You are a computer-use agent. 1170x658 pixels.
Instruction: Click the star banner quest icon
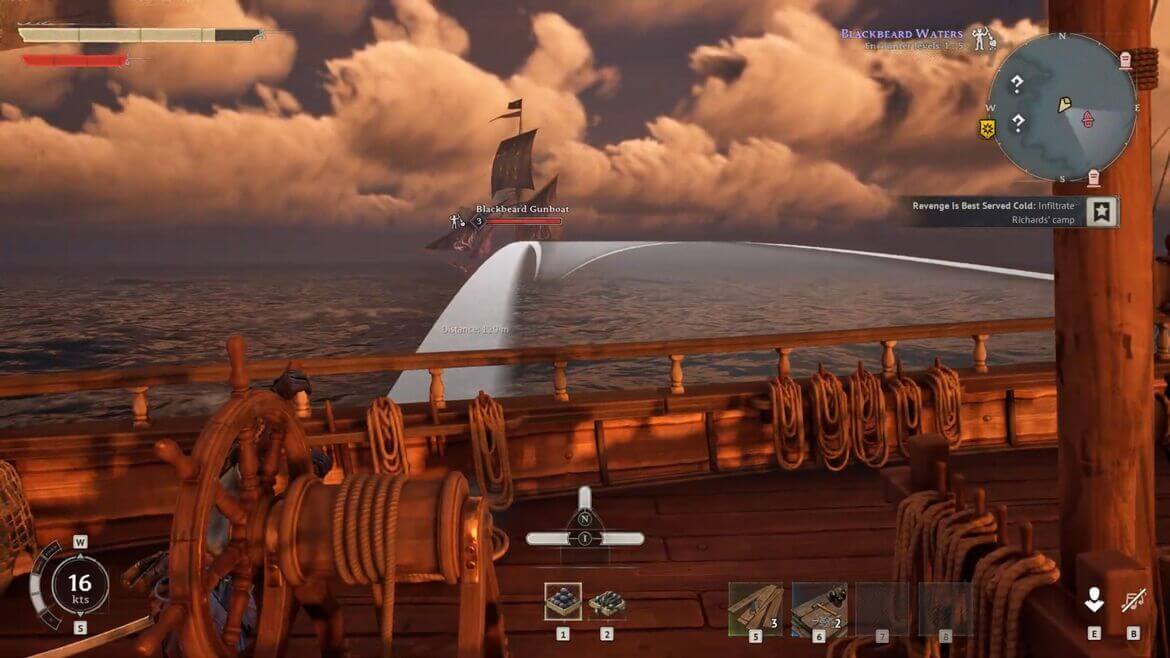(x=1102, y=212)
